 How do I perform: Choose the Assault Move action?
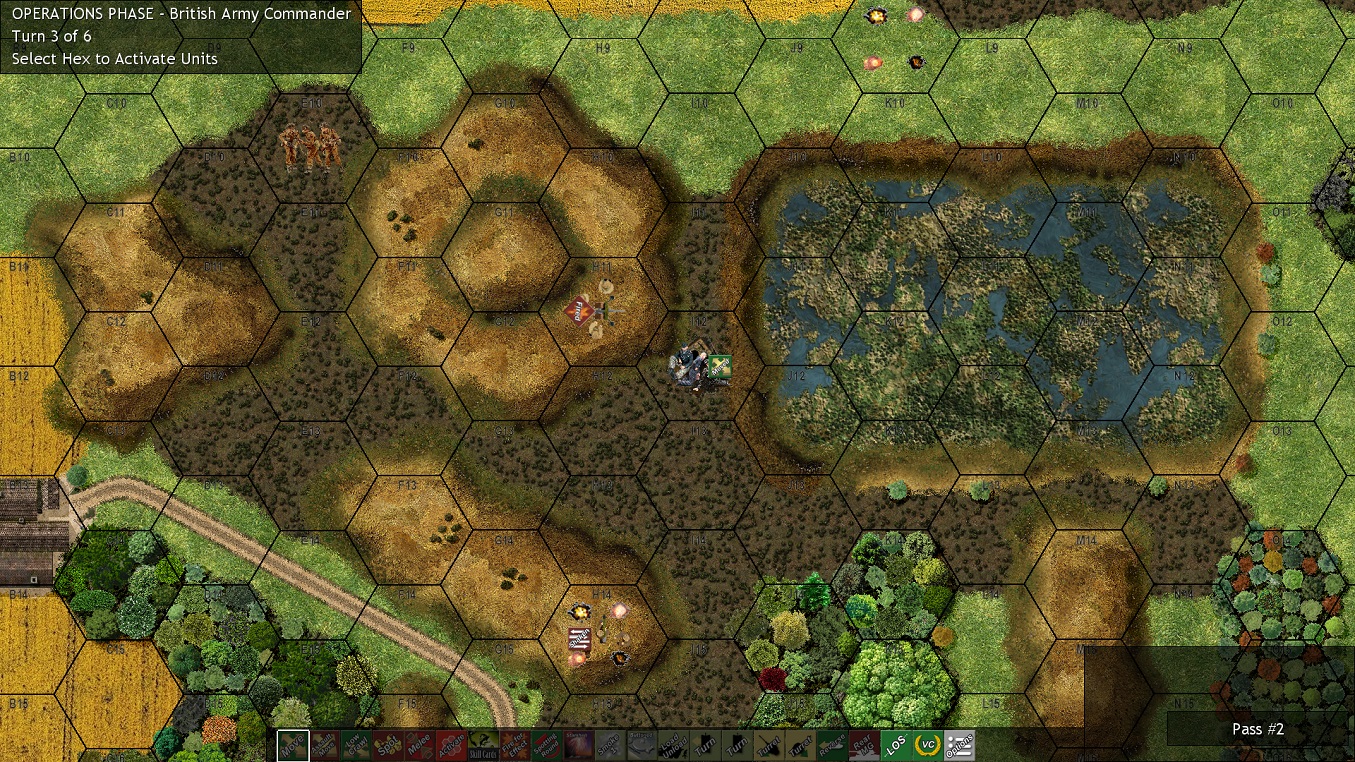pos(324,746)
